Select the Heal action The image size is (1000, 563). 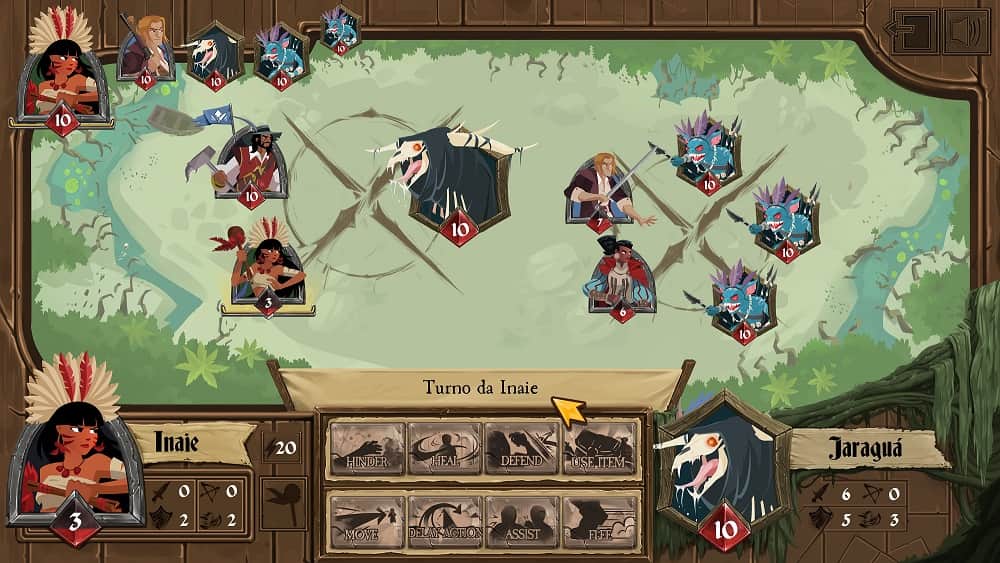pyautogui.click(x=444, y=448)
